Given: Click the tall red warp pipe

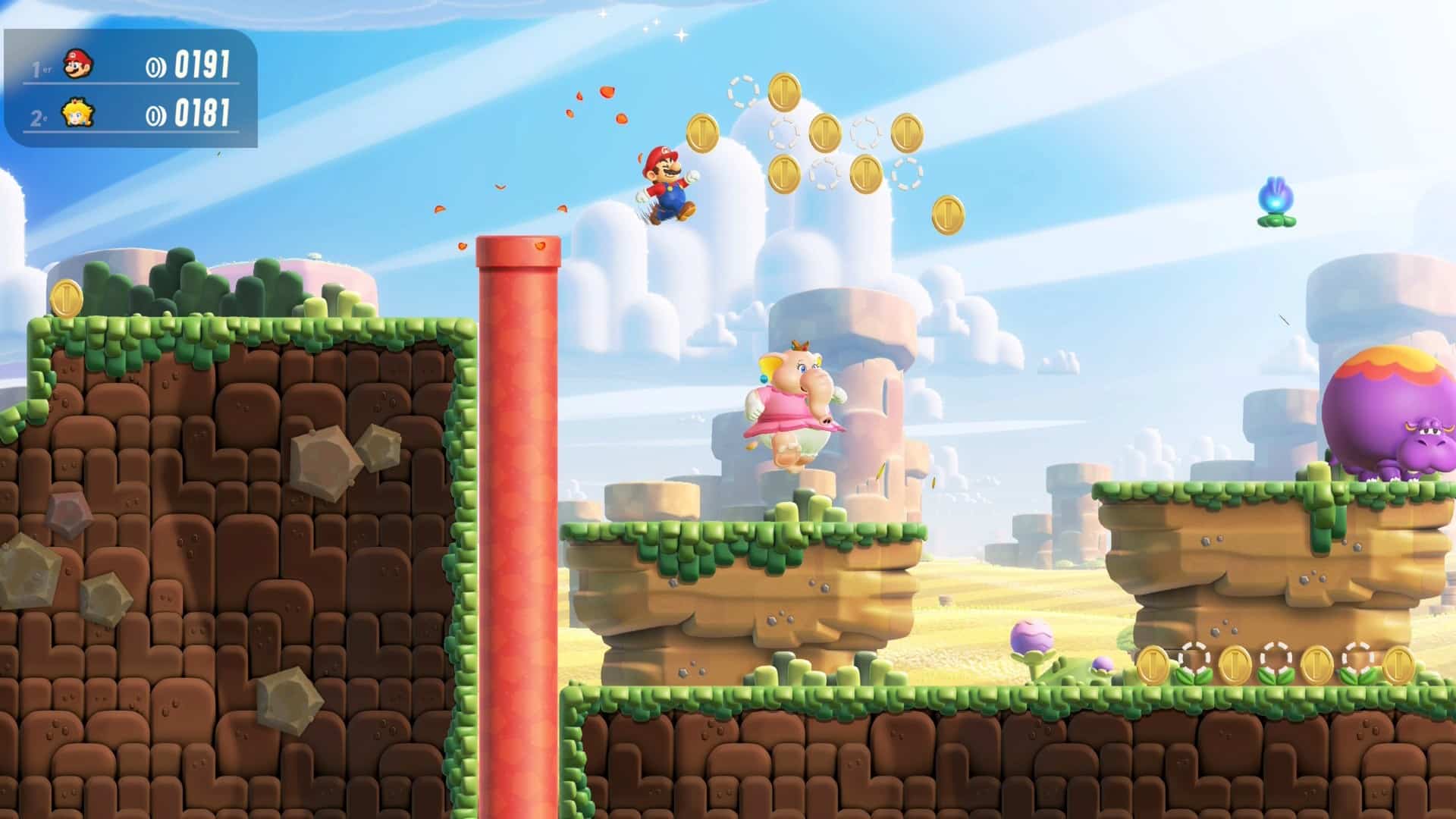Looking at the screenshot, I should (x=517, y=493).
